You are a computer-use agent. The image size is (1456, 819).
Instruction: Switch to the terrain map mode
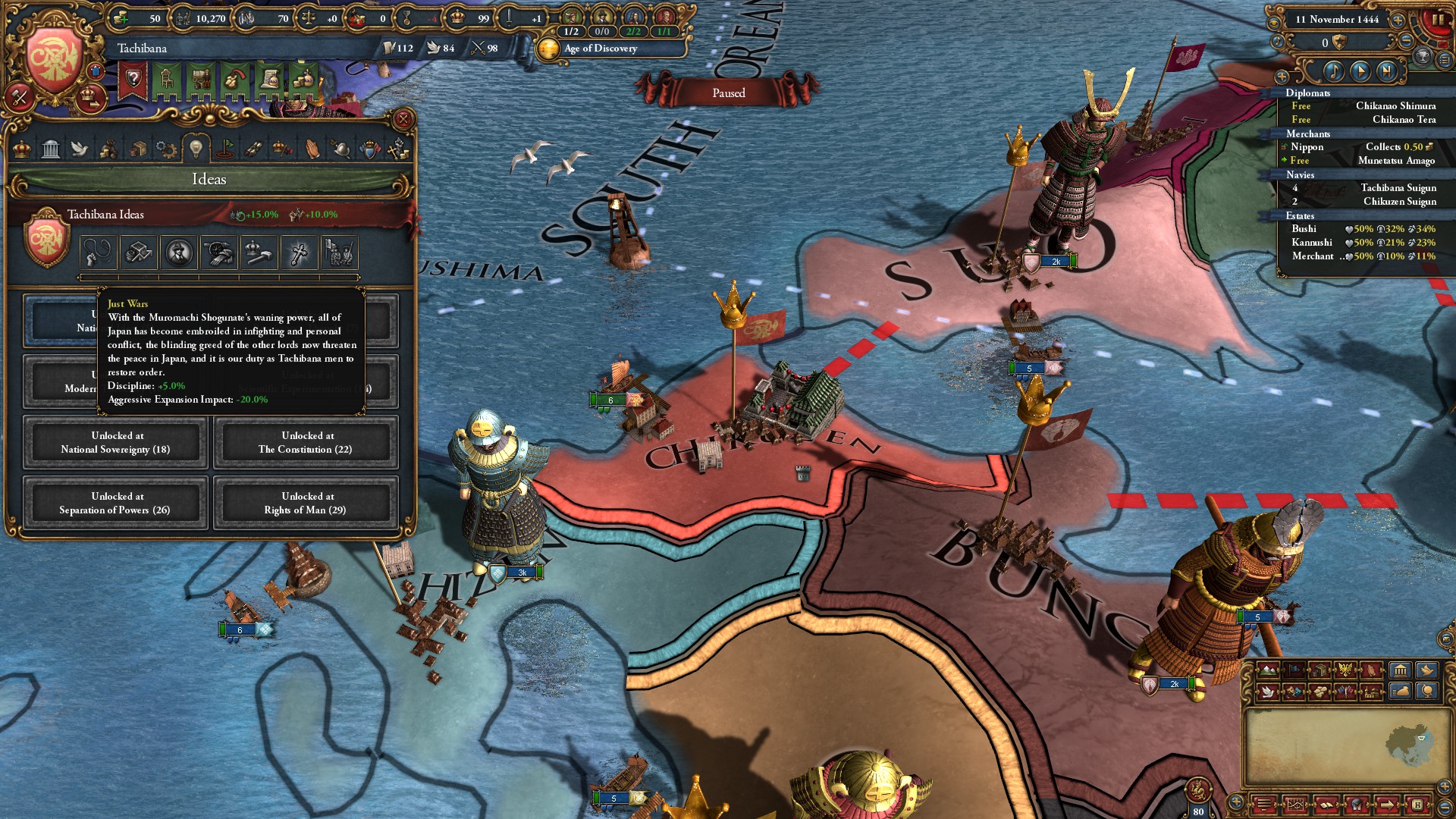[1267, 670]
